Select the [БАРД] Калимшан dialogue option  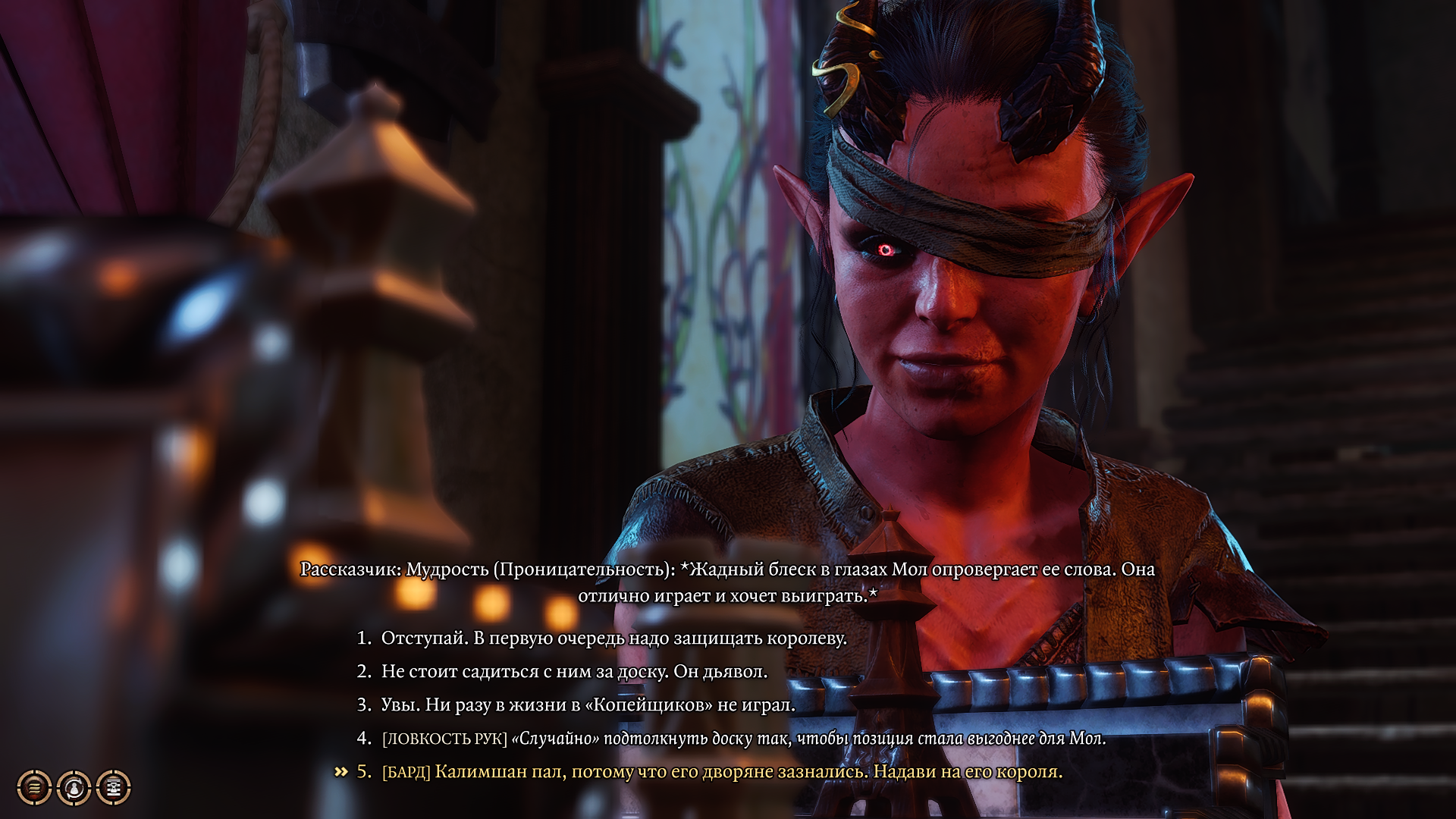tap(721, 772)
